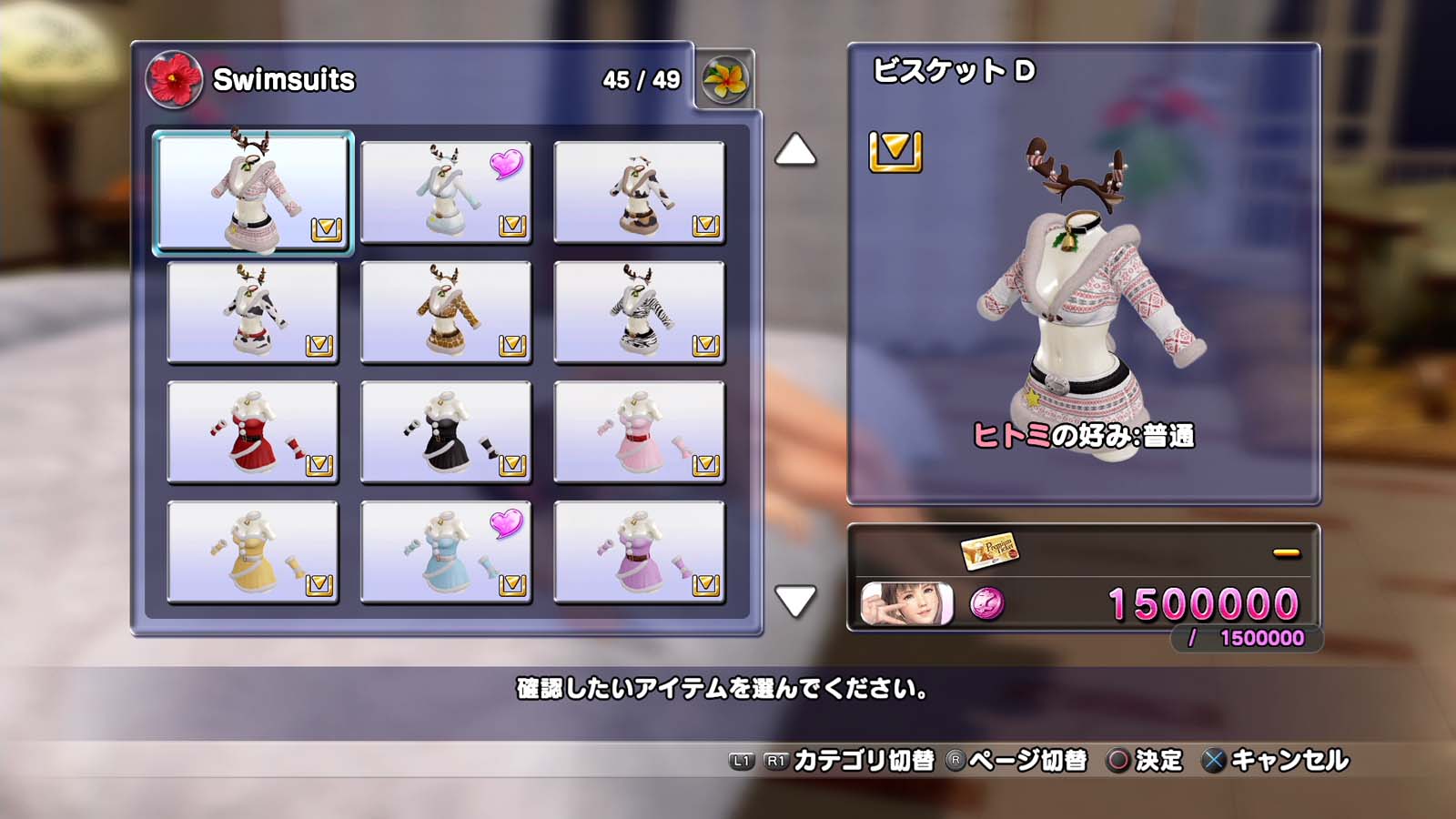
Task: Select the pink reindeer sweater swimsuit
Action: 253,192
